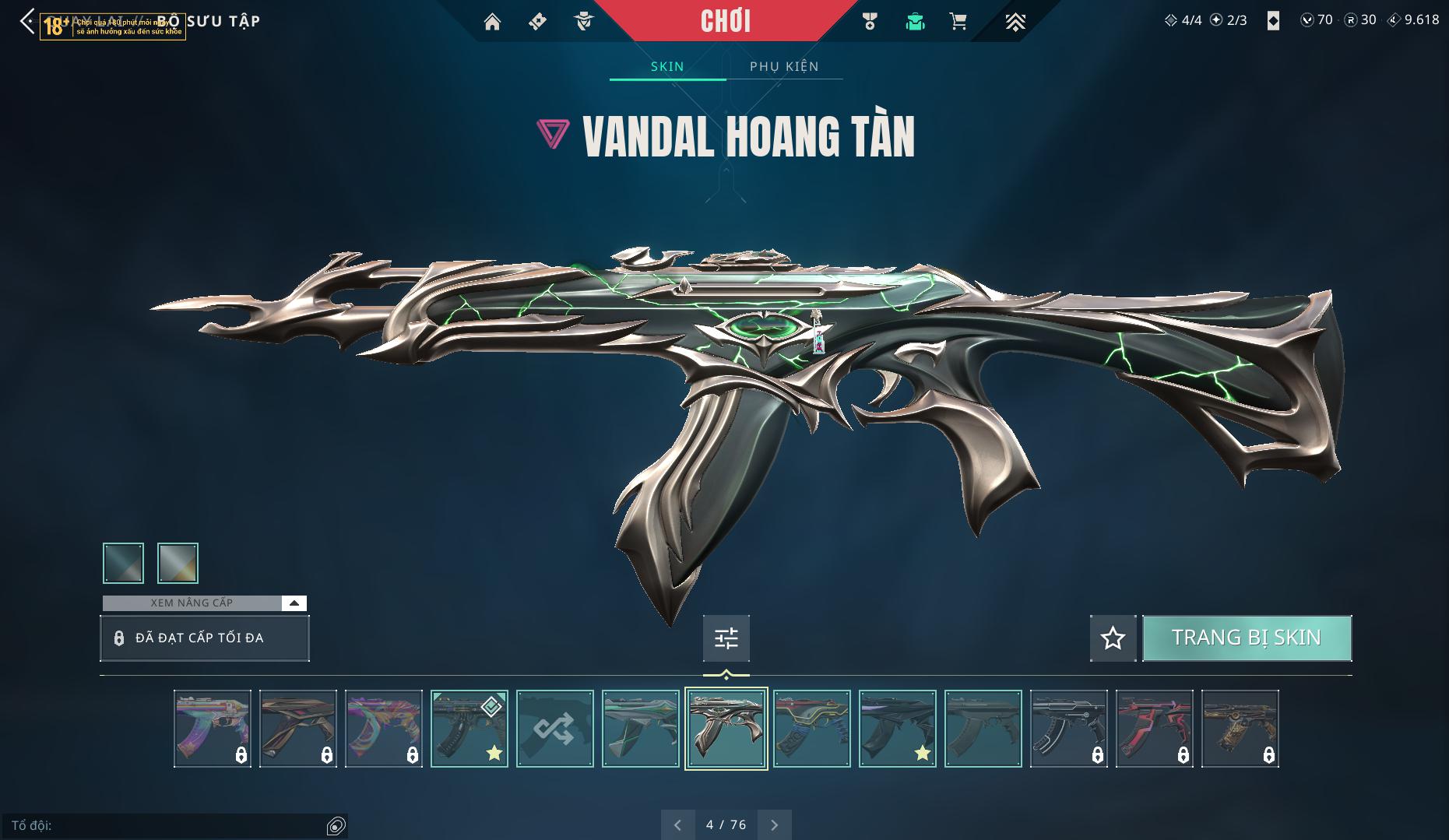Switch to the PHỤ KIỆN tab

pos(784,66)
